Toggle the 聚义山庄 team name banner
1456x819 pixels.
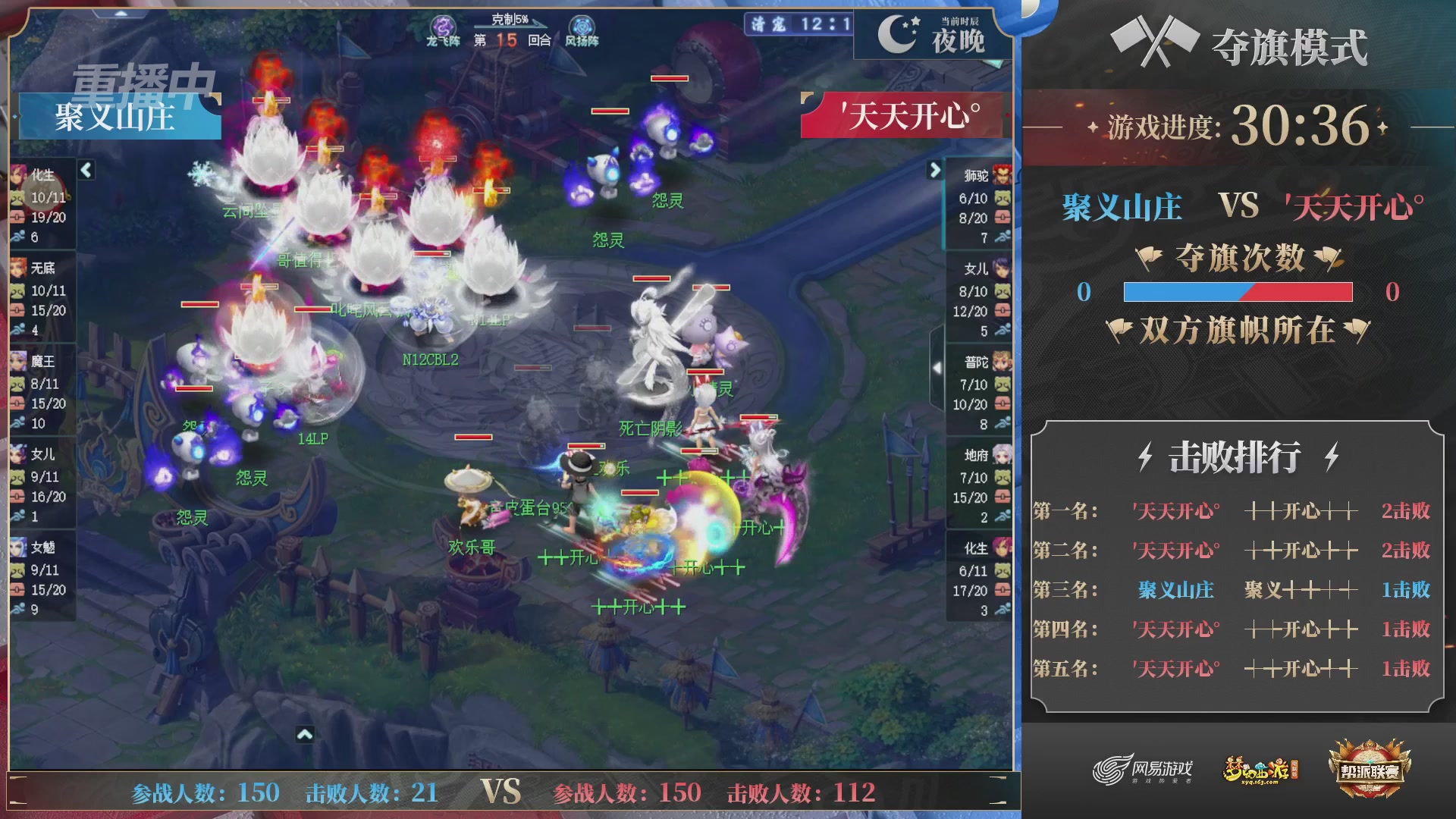115,115
